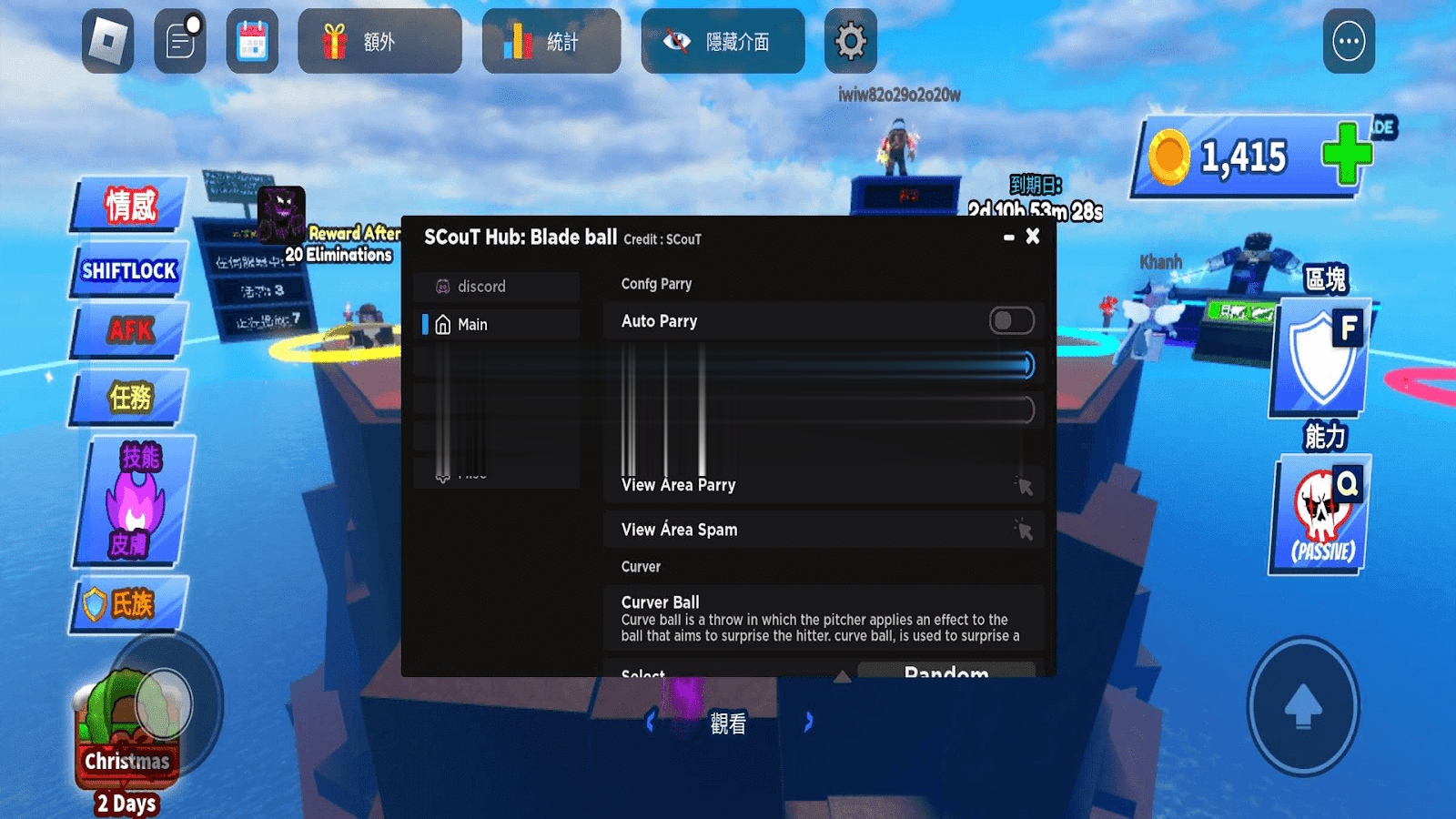Open the chat notes icon
Screen dimensions: 1456x819
(x=180, y=41)
